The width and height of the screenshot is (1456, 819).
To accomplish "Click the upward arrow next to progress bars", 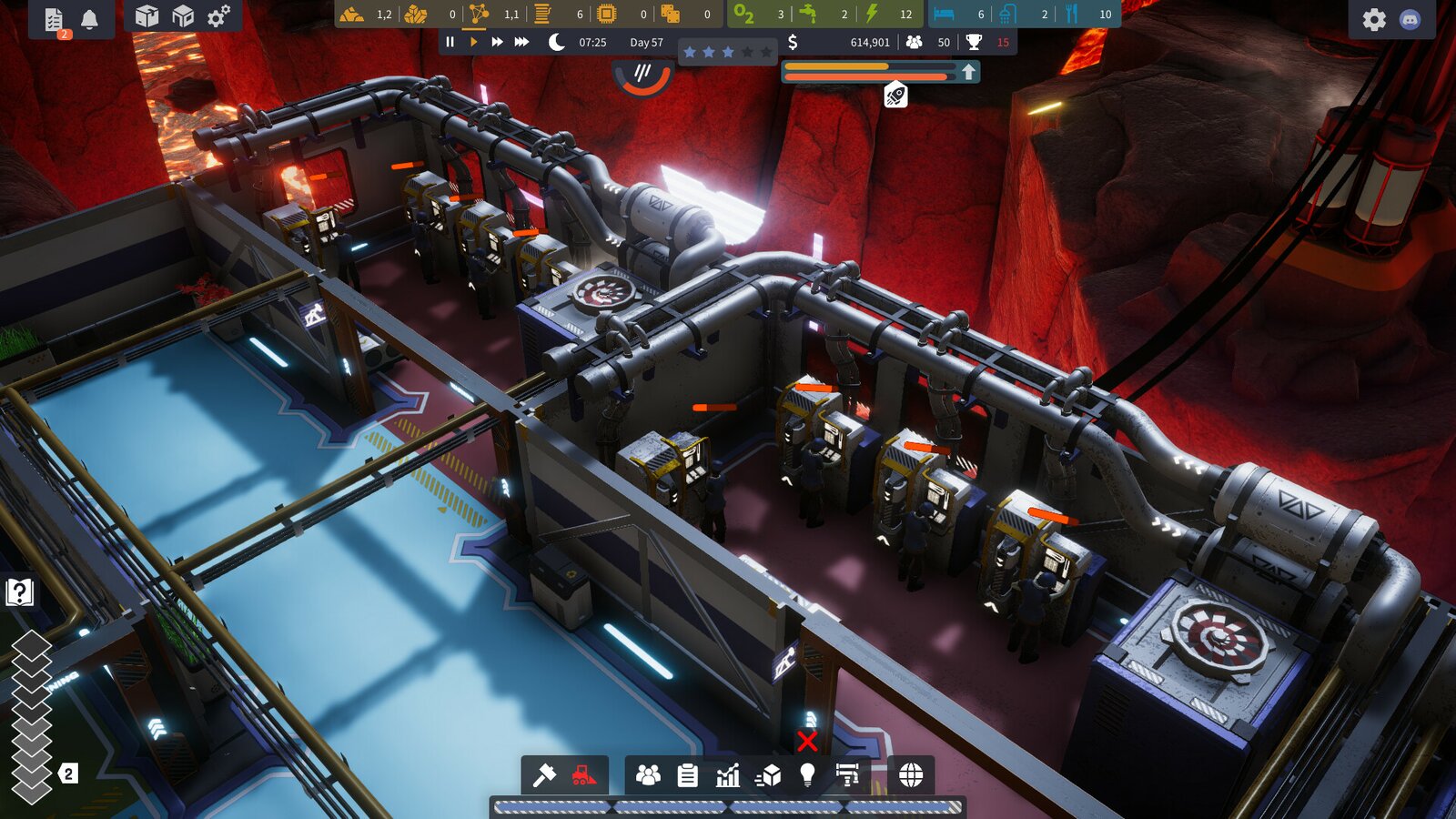I will 968,72.
